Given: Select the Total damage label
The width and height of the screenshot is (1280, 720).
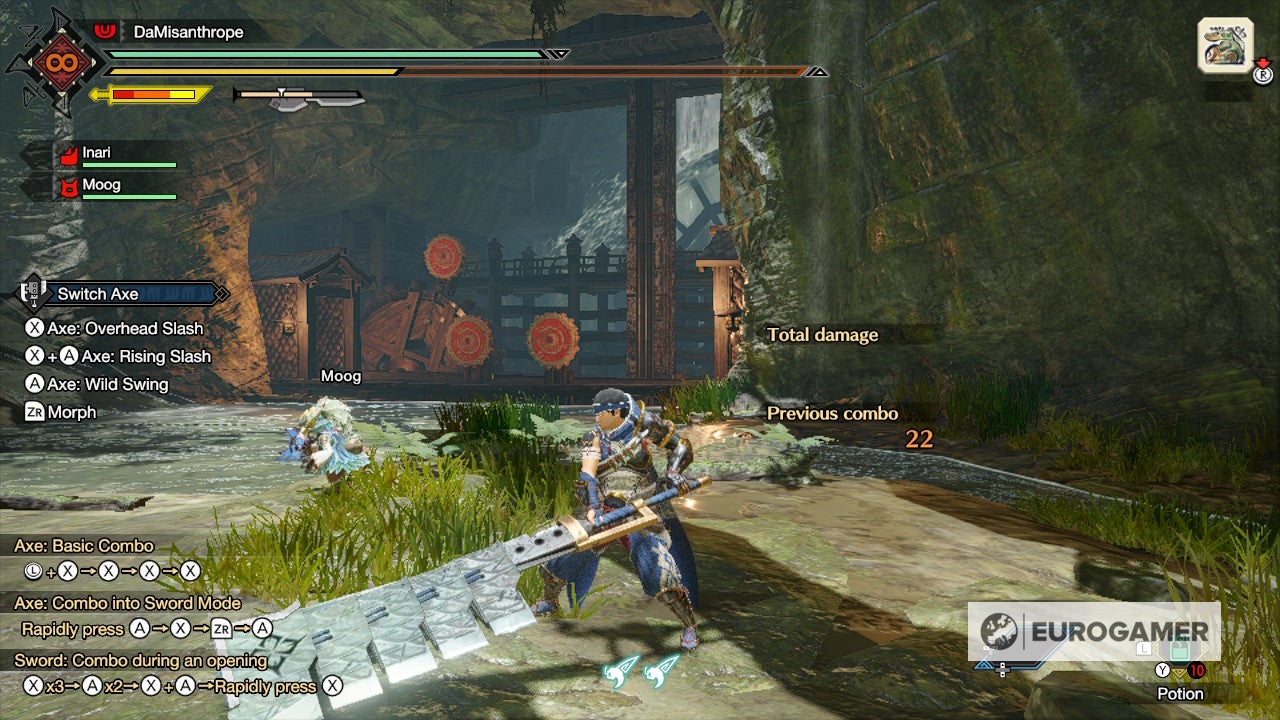Looking at the screenshot, I should click(822, 335).
